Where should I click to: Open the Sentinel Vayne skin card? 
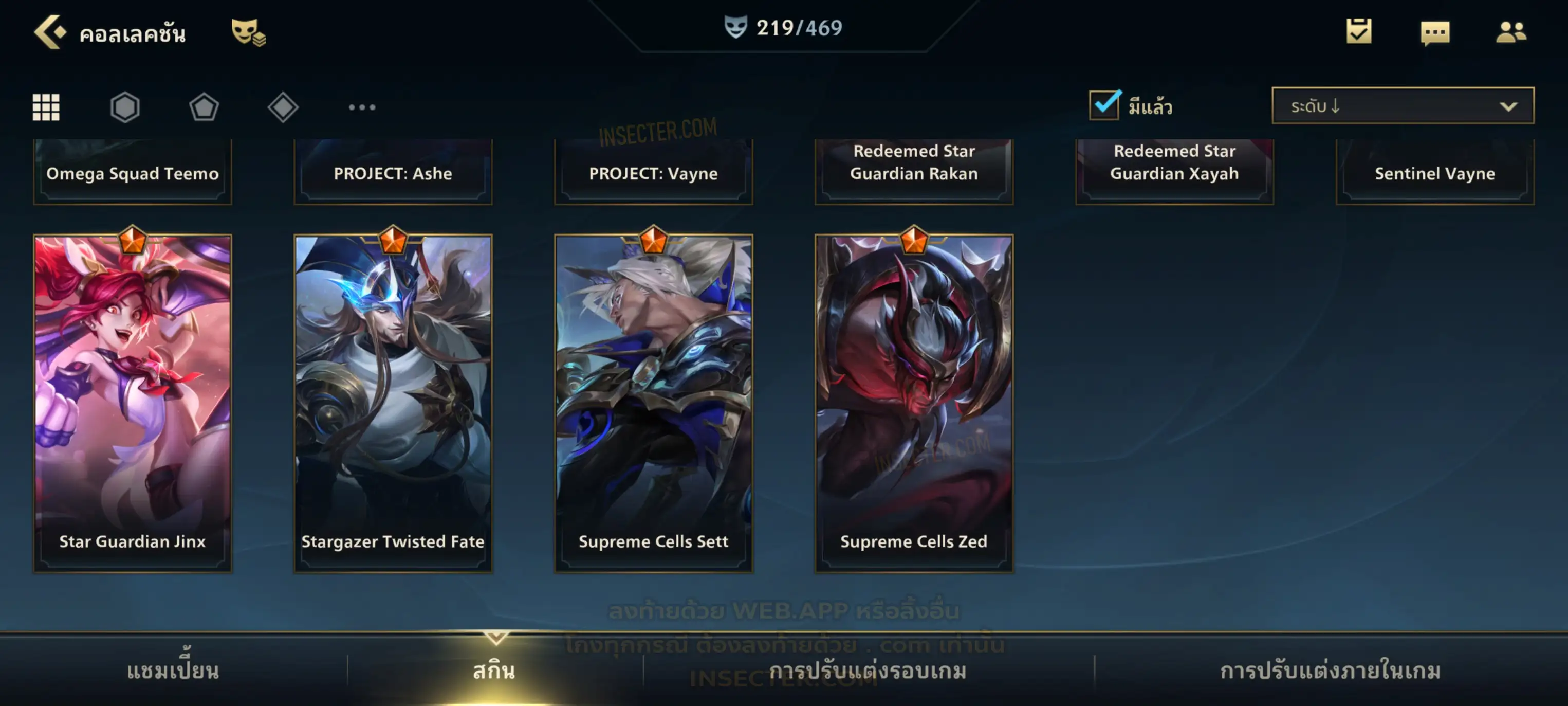pyautogui.click(x=1435, y=172)
